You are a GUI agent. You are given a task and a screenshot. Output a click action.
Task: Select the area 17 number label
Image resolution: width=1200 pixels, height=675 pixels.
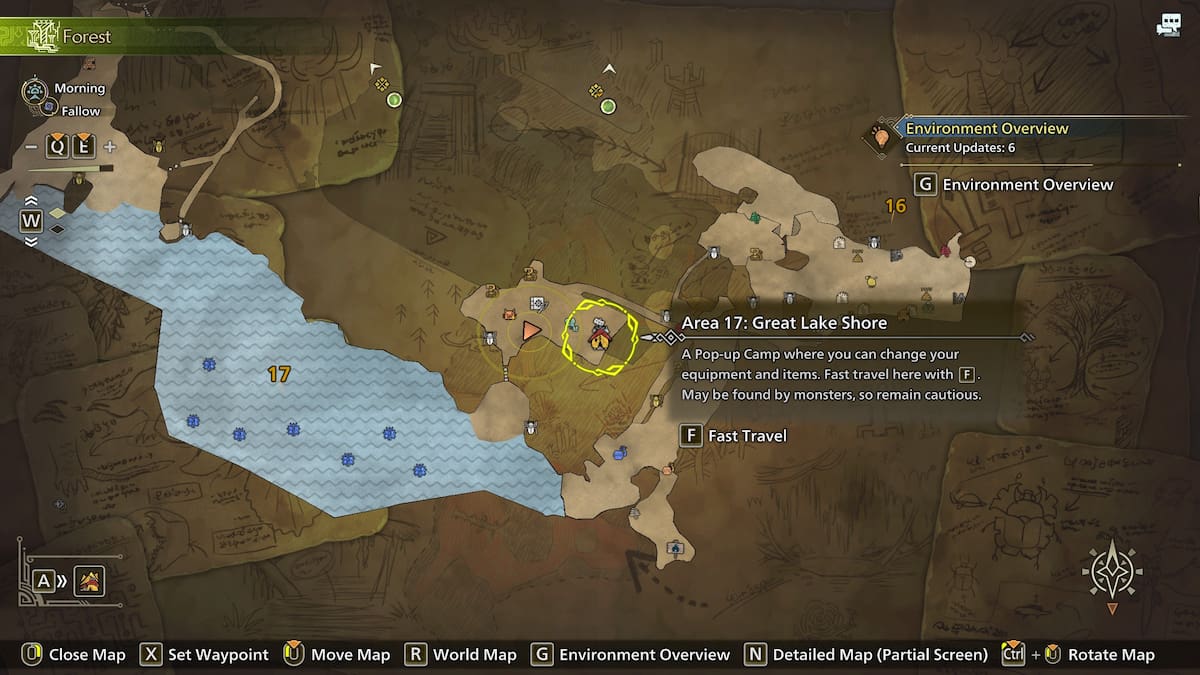279,374
